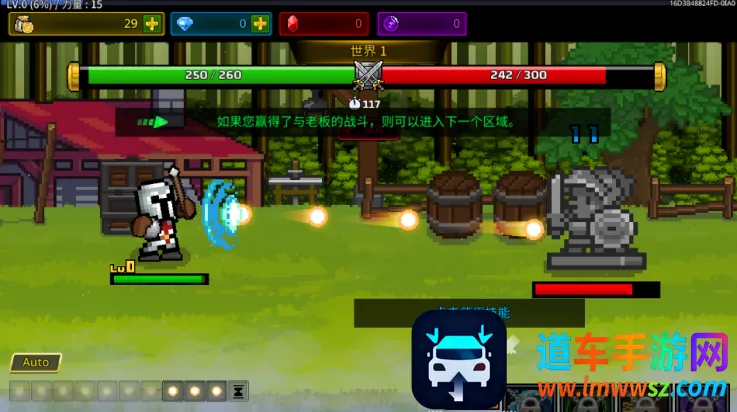
Task: Tap the car app logo overlay
Action: tap(459, 359)
